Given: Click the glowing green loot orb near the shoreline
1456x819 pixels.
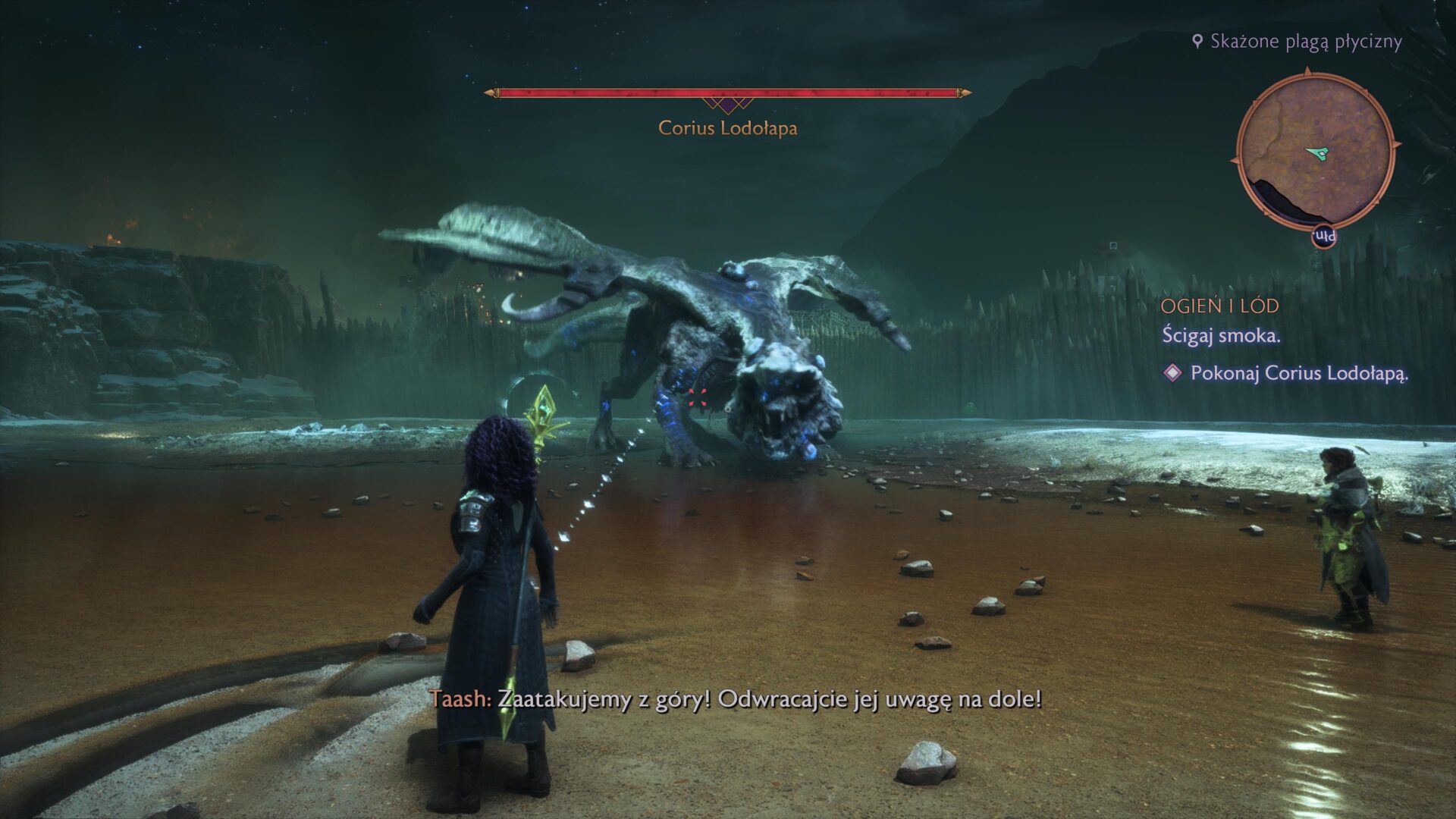Looking at the screenshot, I should tap(969, 407).
